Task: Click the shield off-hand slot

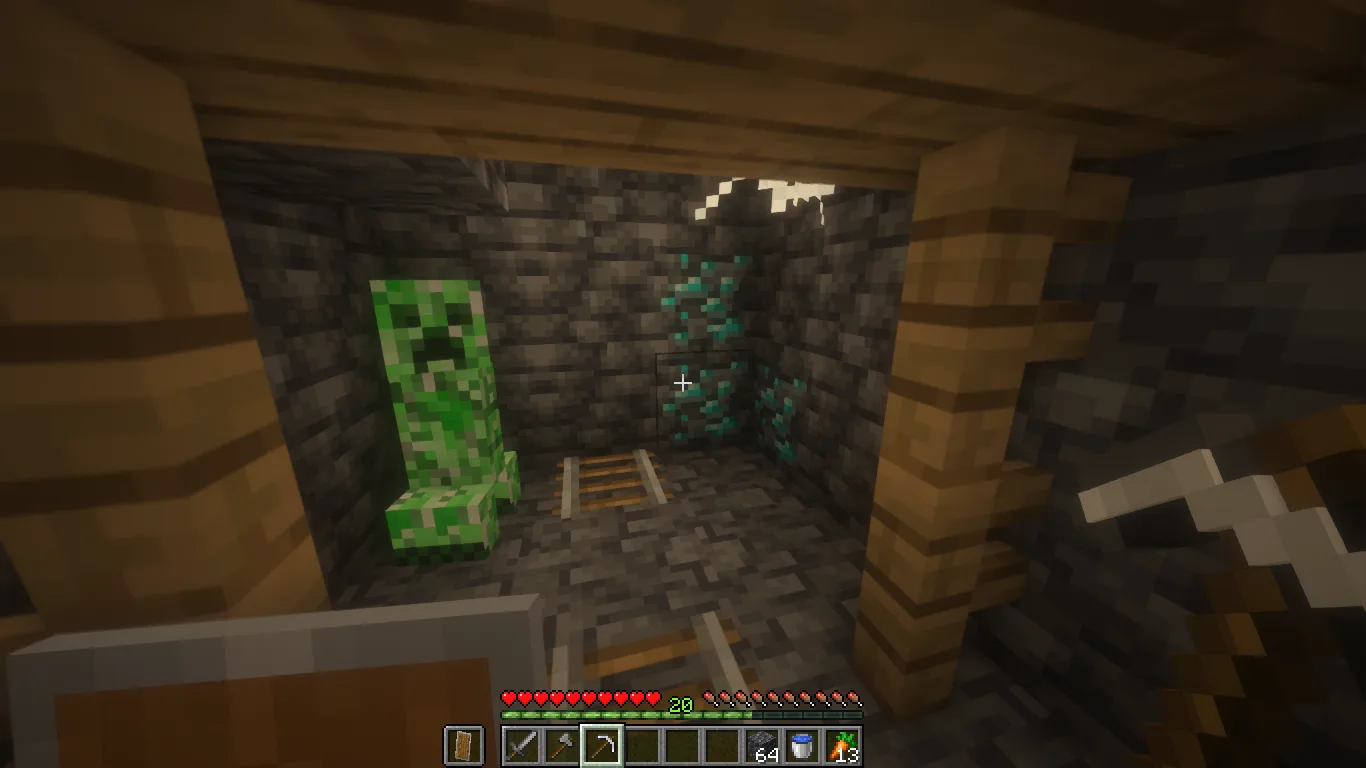Action: (463, 746)
